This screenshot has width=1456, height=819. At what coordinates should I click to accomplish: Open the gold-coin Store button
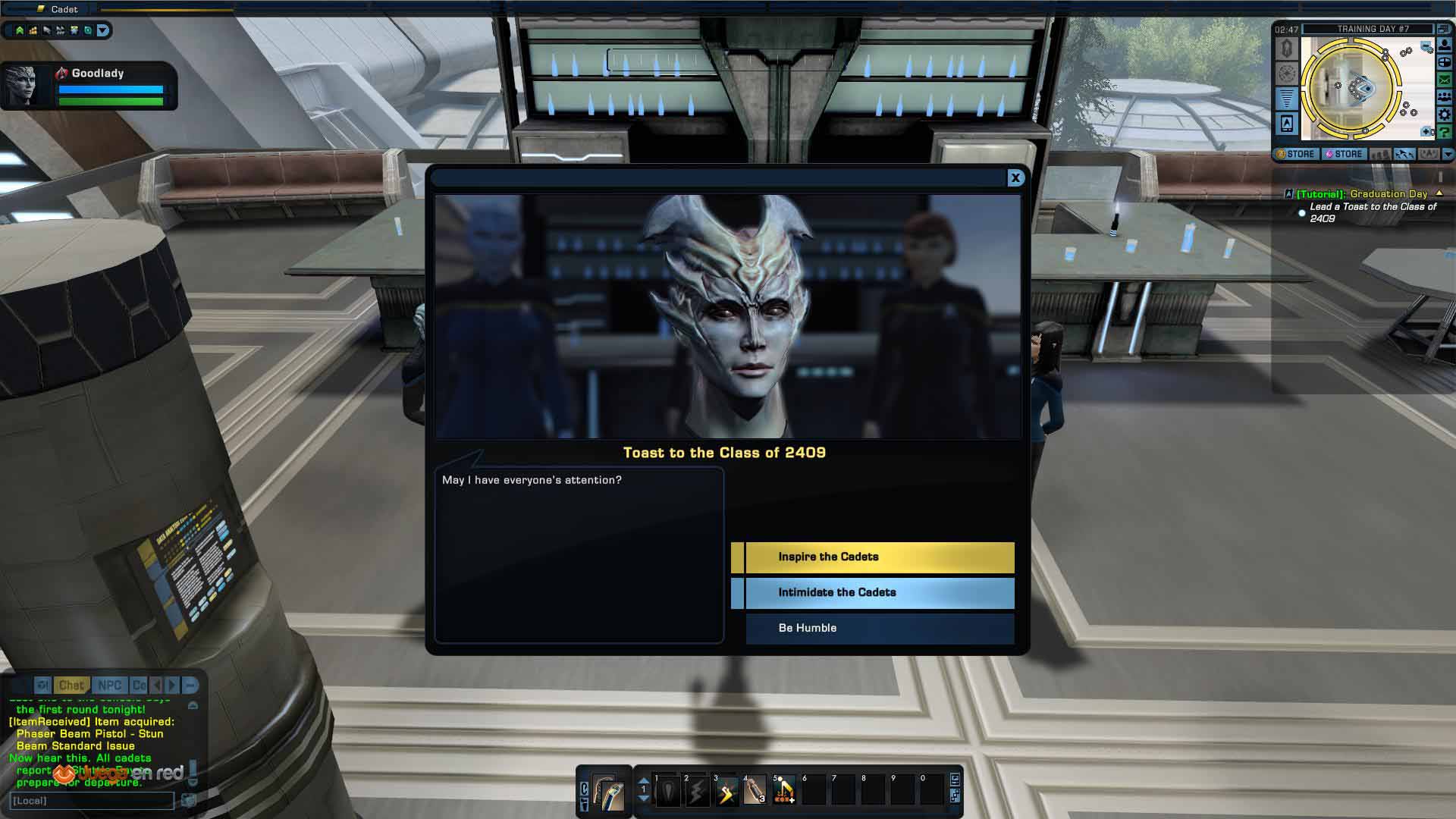(x=1296, y=154)
